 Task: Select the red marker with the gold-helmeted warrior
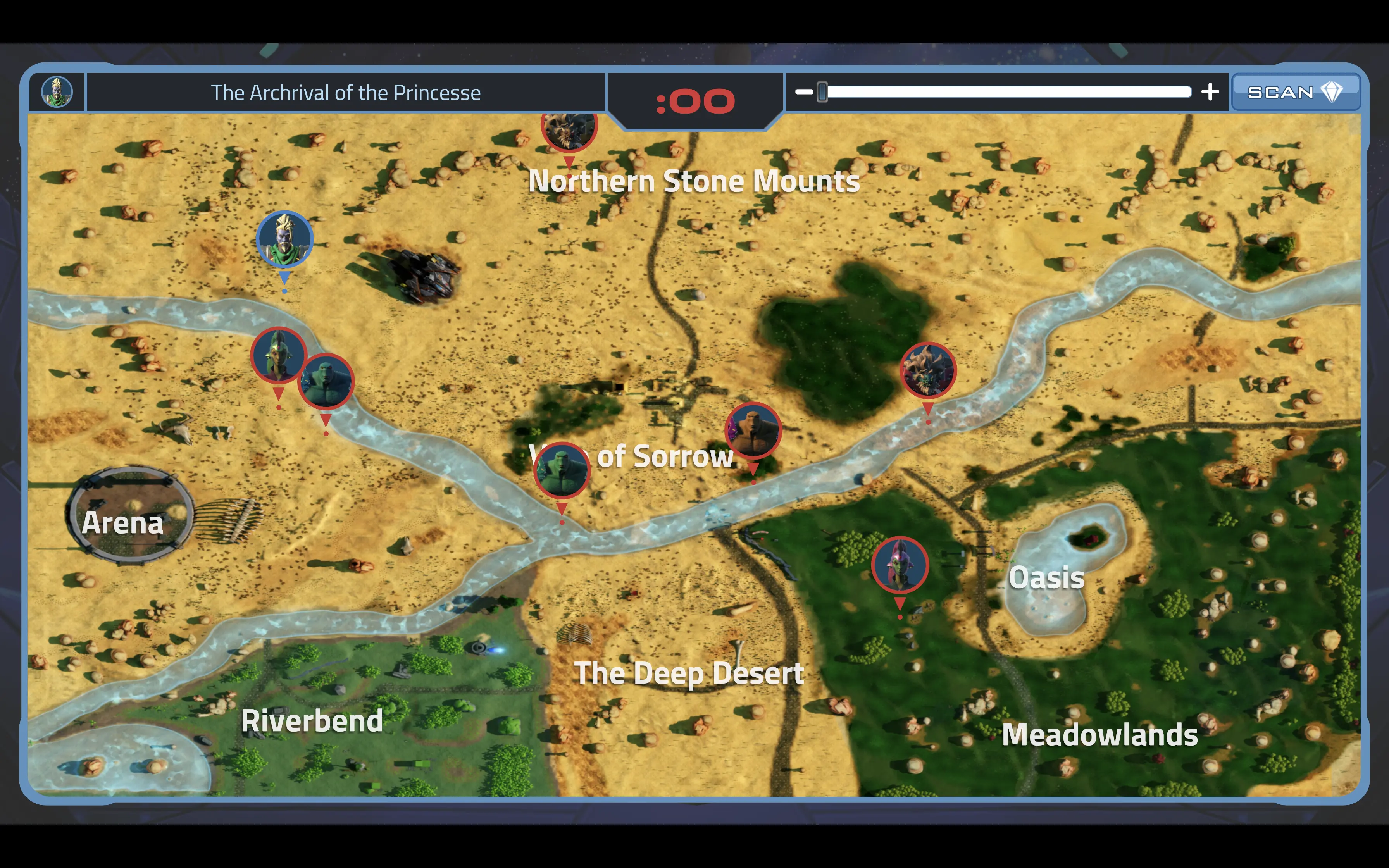click(278, 355)
